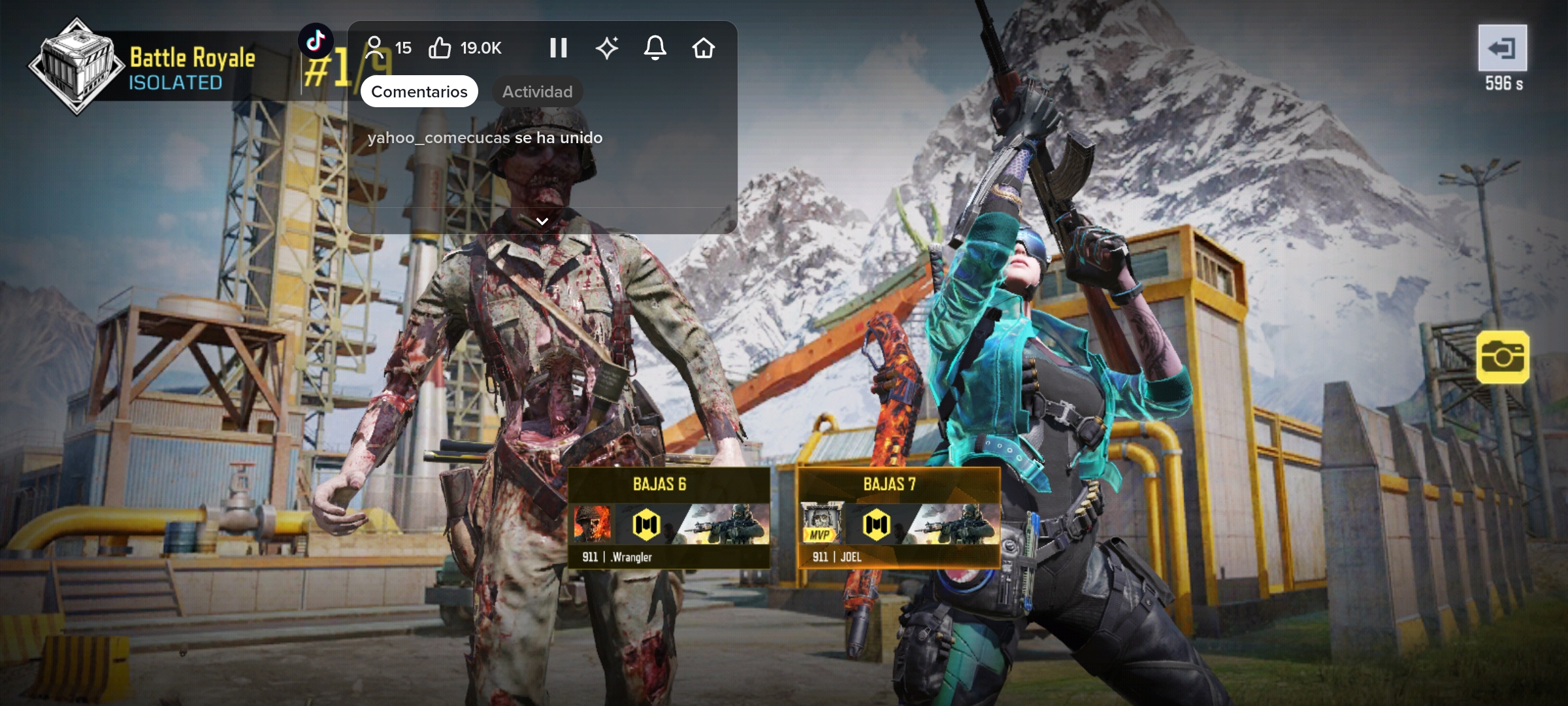The image size is (1568, 706).
Task: Switch to the Actividad tab
Action: coord(537,92)
